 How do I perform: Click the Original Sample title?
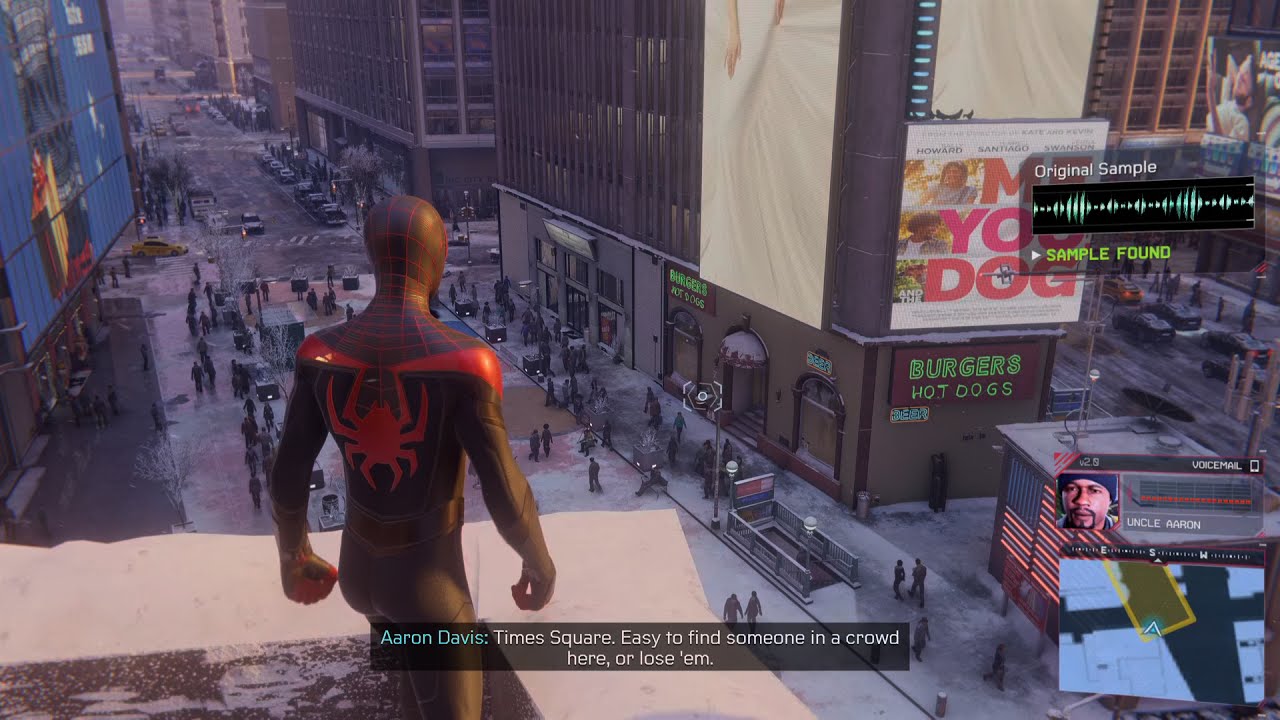1094,169
